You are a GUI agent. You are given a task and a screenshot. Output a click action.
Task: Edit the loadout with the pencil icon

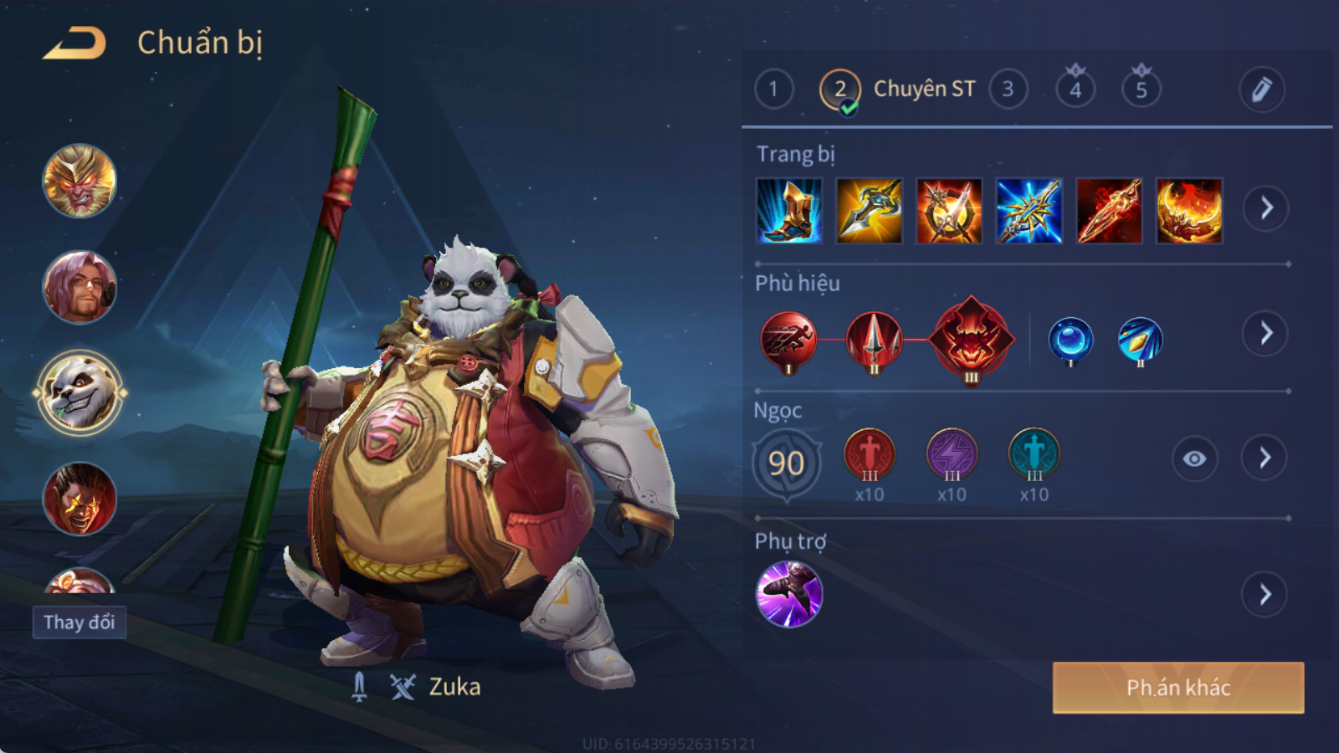[x=1261, y=90]
